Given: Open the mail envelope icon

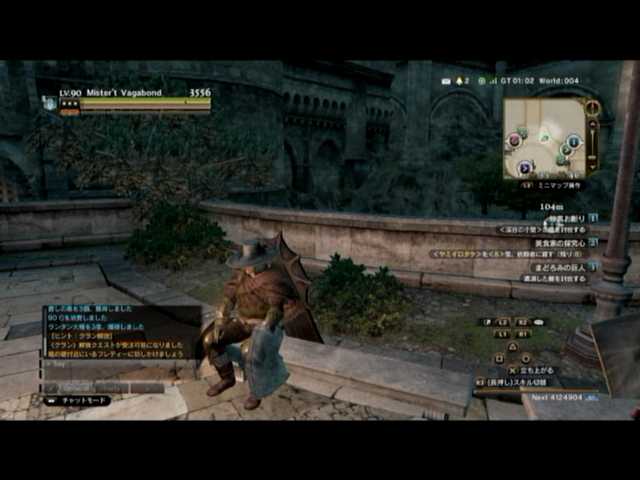Looking at the screenshot, I should coord(445,80).
